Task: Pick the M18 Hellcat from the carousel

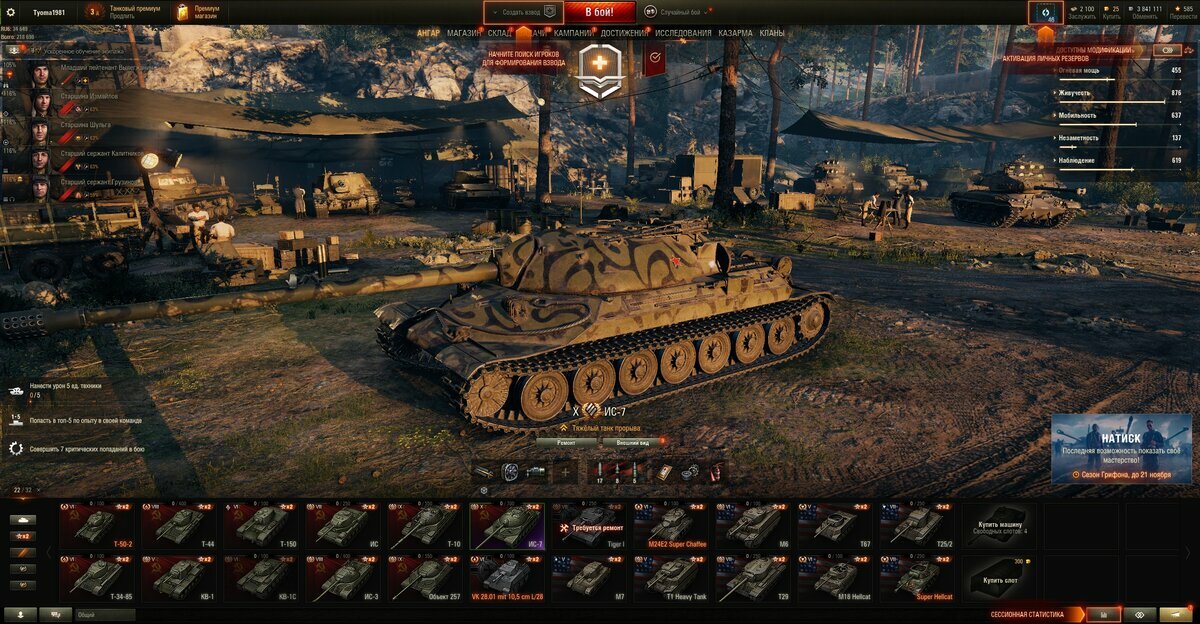Action: tap(836, 577)
